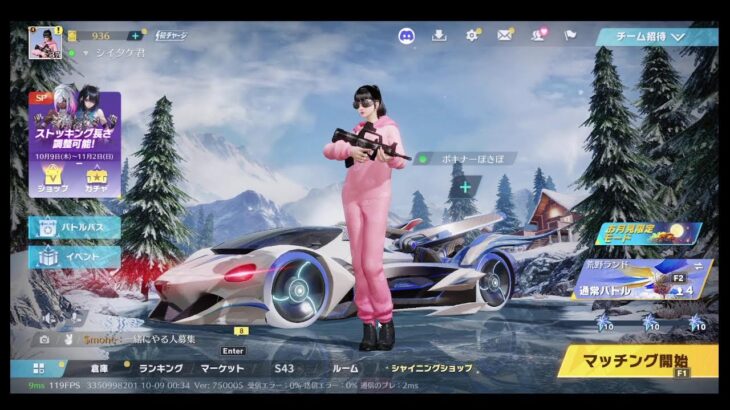Screen dimensions: 730x410
Task: Open the チーム招待 team invite dropdown
Action: (x=657, y=37)
